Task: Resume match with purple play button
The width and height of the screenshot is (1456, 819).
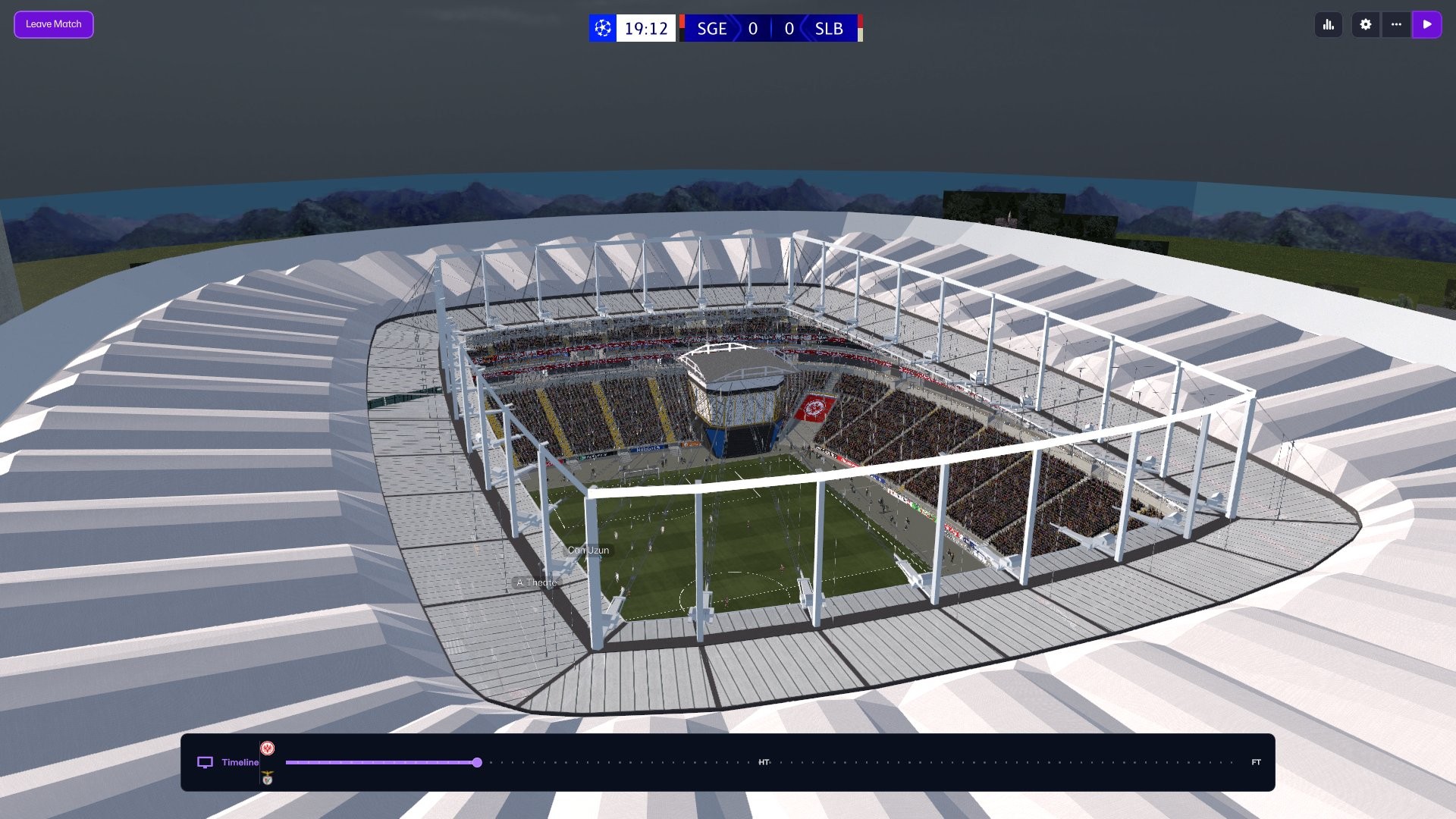Action: [1427, 24]
